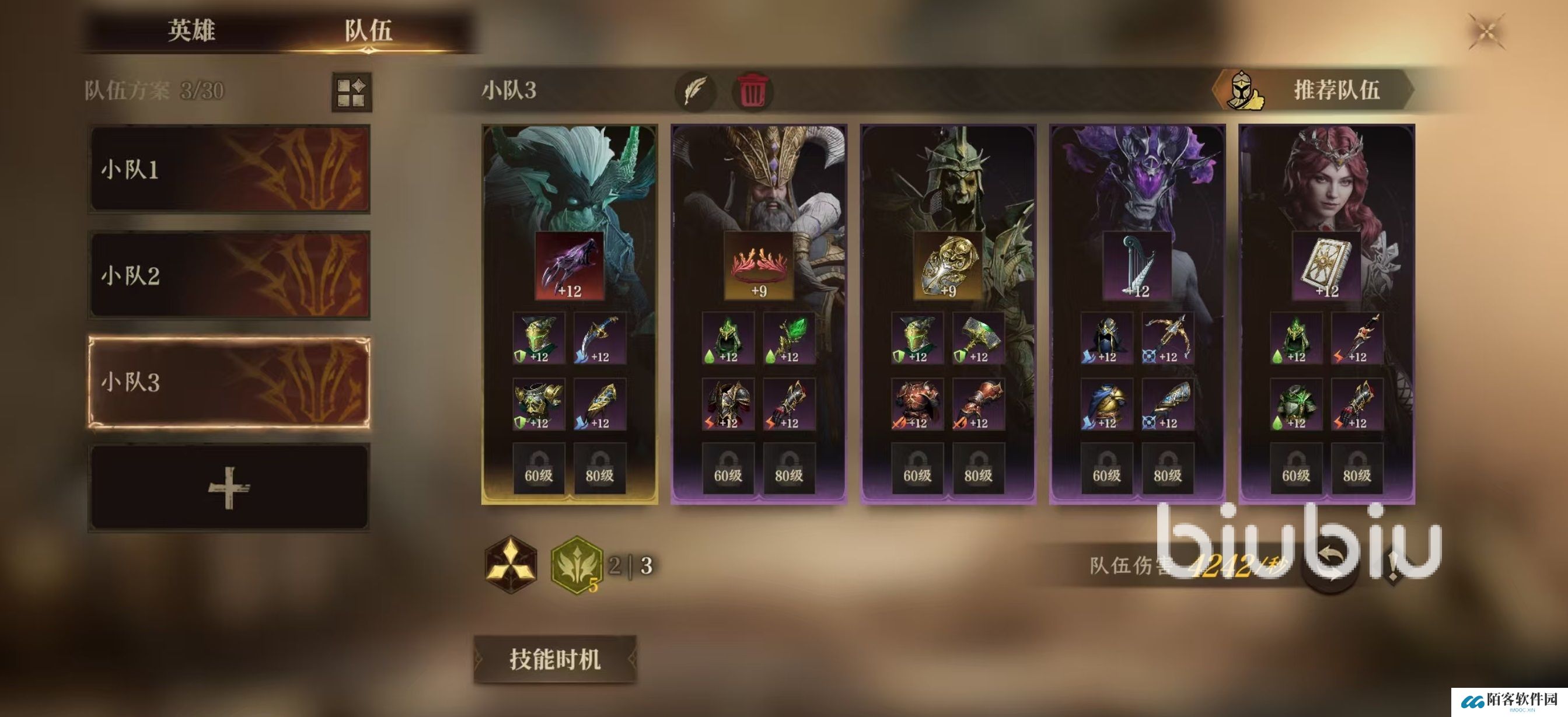Select the harp artifact slot

(1137, 266)
